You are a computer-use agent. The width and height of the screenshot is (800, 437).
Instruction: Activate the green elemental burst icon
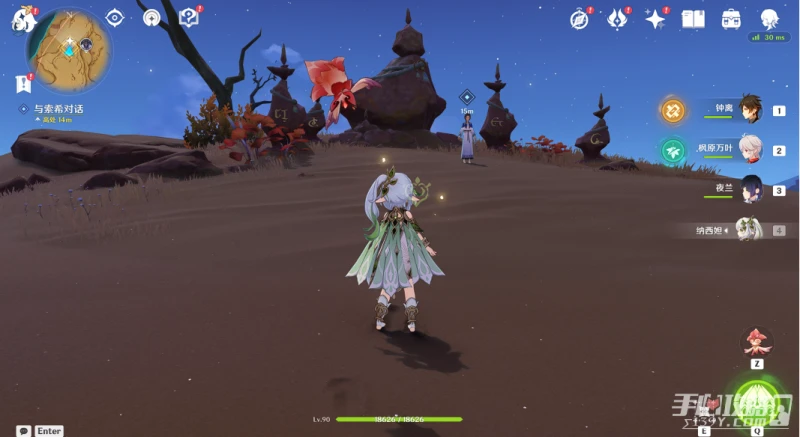757,401
